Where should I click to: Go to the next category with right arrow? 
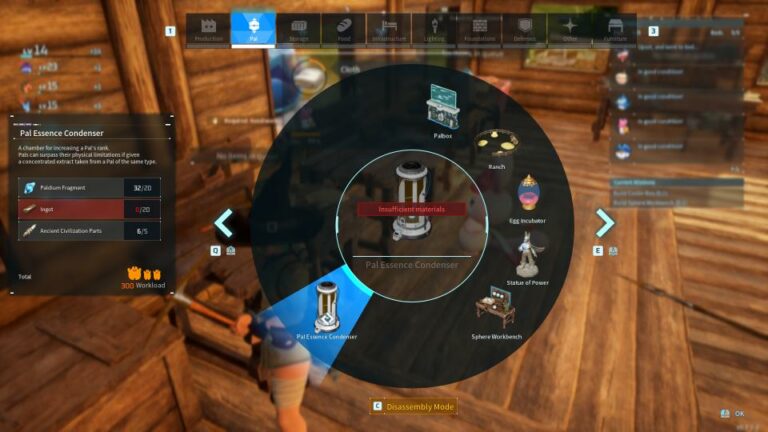point(605,222)
